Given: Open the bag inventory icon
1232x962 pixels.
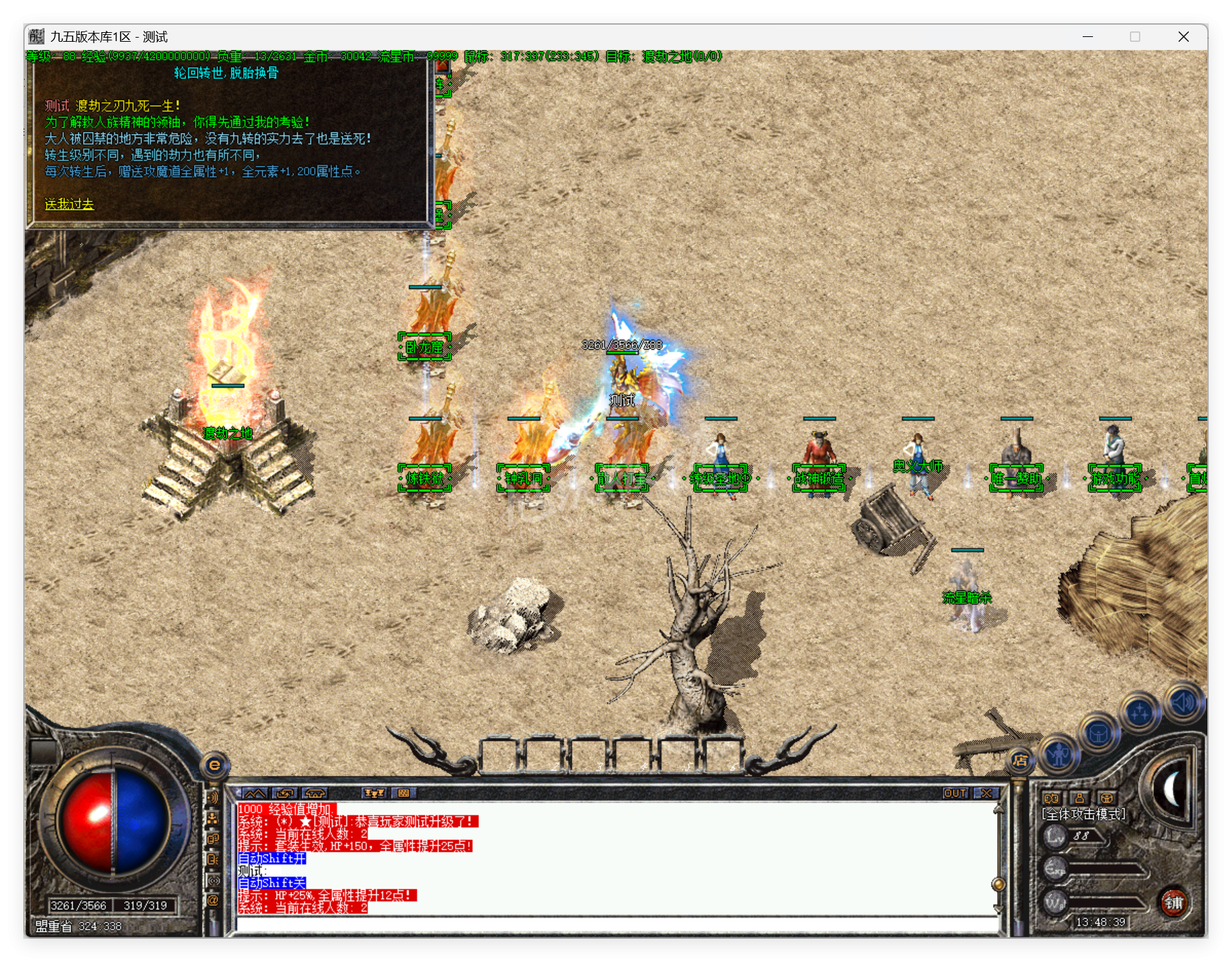Looking at the screenshot, I should point(1098,735).
